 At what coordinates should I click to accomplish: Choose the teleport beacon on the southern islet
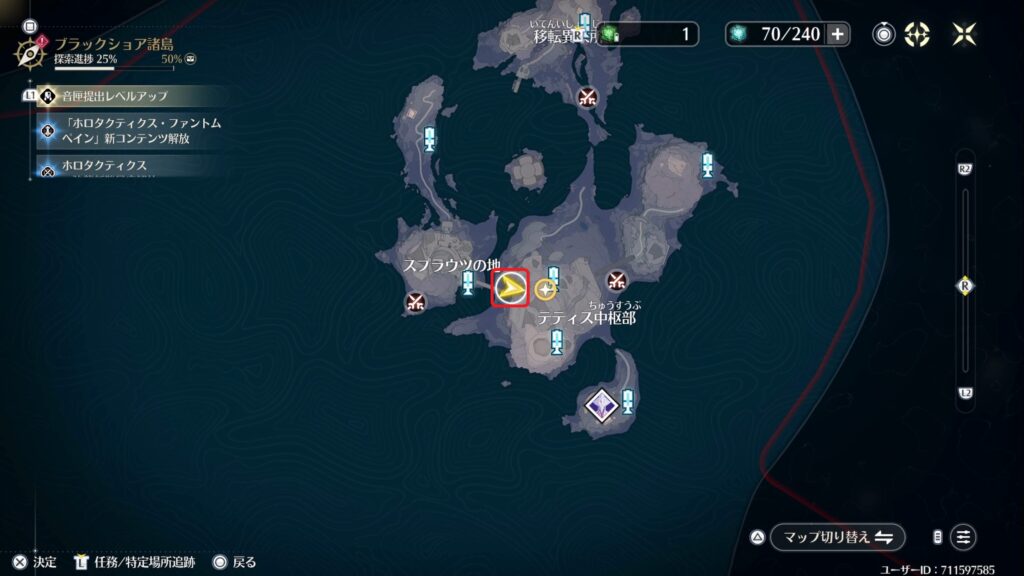coord(627,401)
